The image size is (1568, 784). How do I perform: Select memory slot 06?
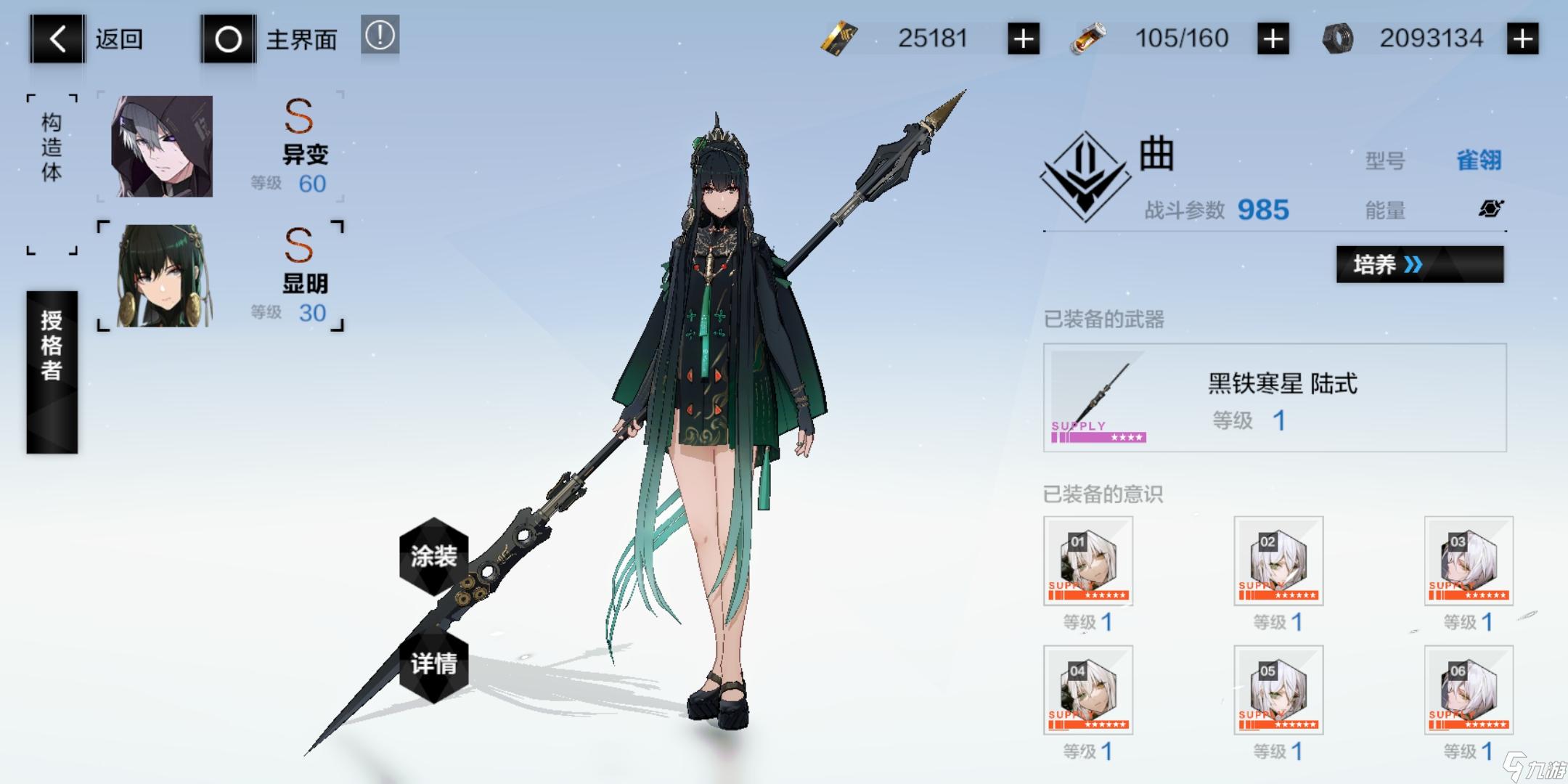pyautogui.click(x=1468, y=690)
